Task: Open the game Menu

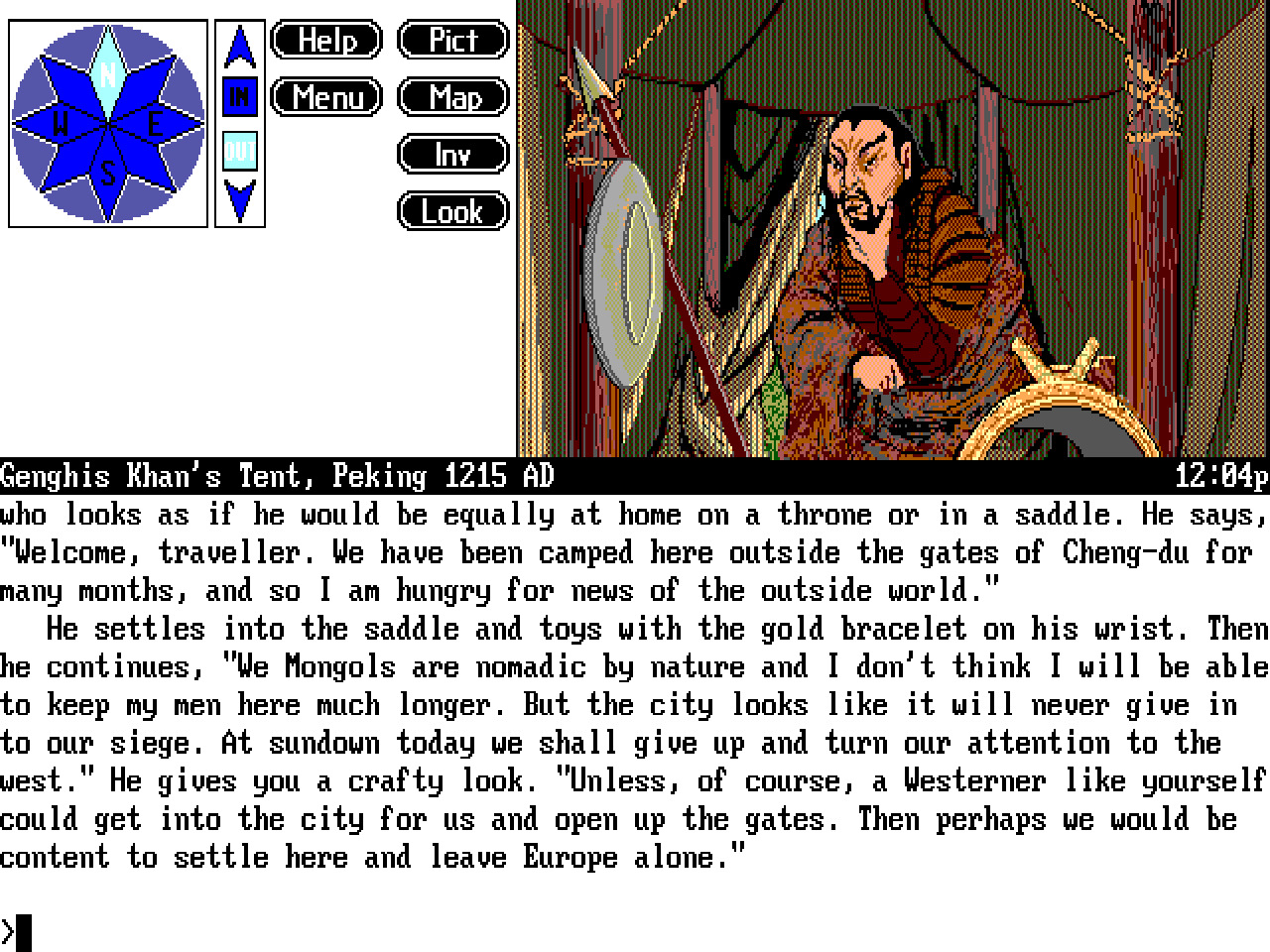Action: (325, 97)
